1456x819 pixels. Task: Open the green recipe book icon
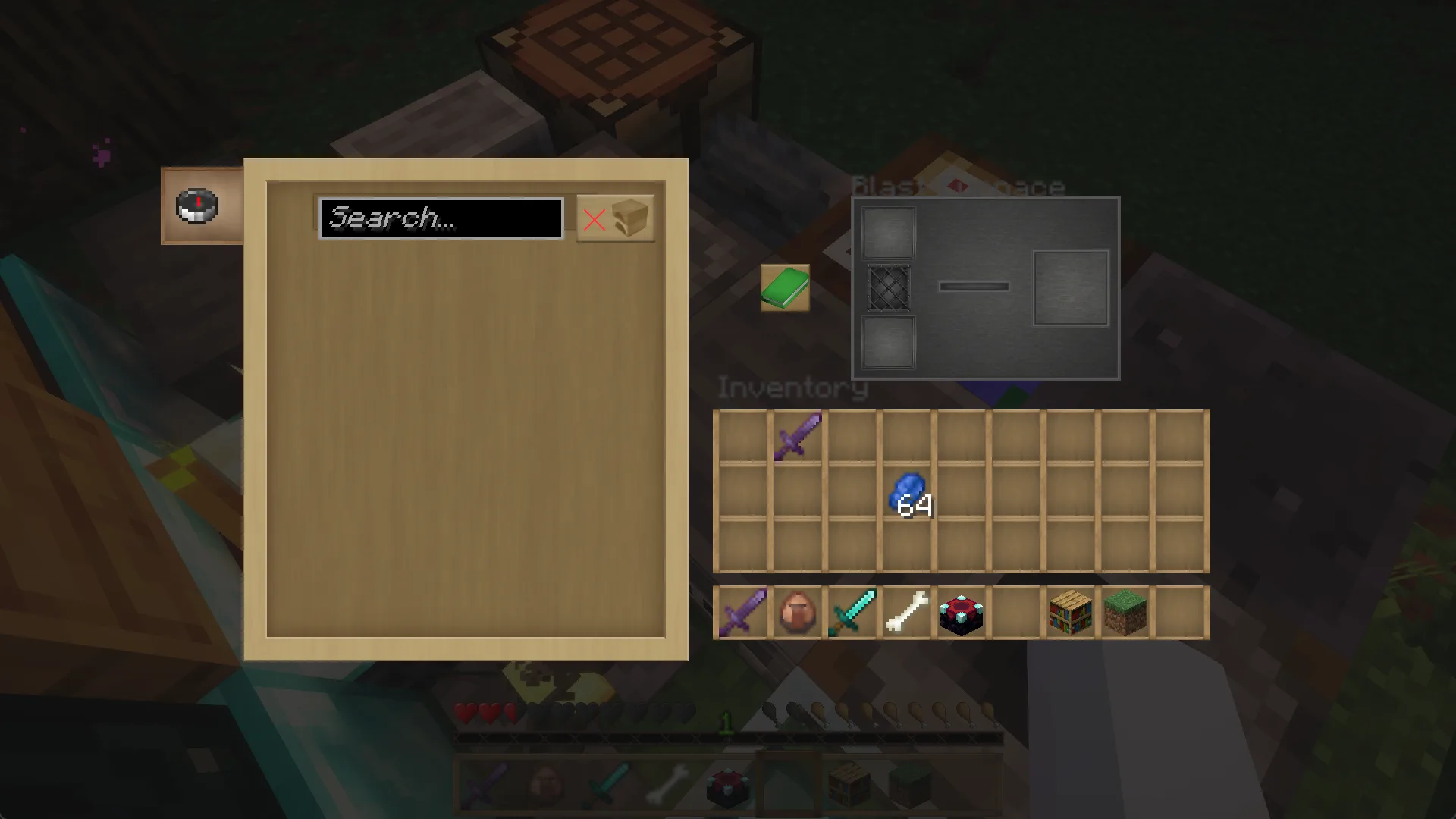click(784, 288)
